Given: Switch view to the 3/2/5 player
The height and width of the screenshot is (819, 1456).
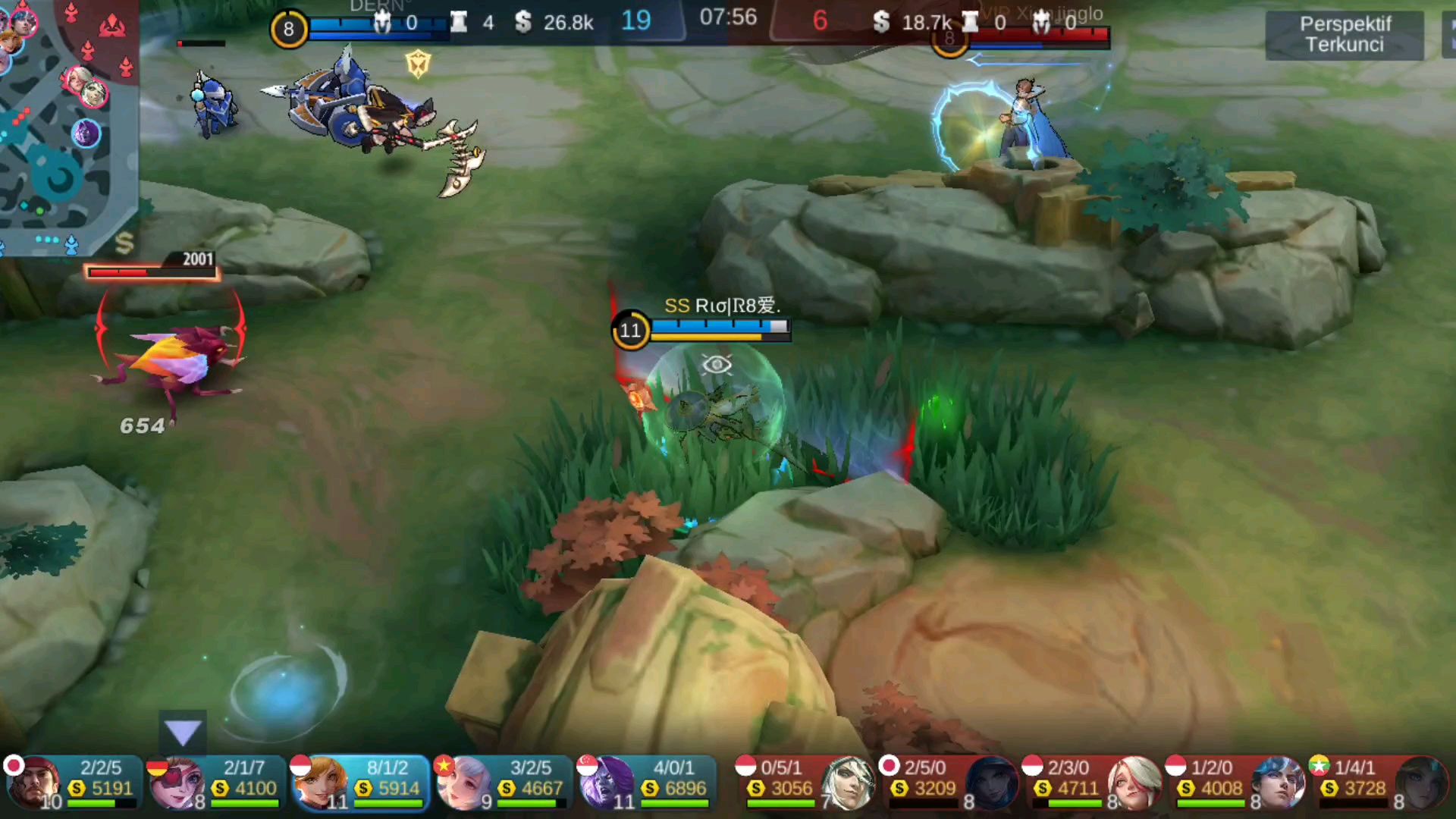Looking at the screenshot, I should (x=502, y=781).
